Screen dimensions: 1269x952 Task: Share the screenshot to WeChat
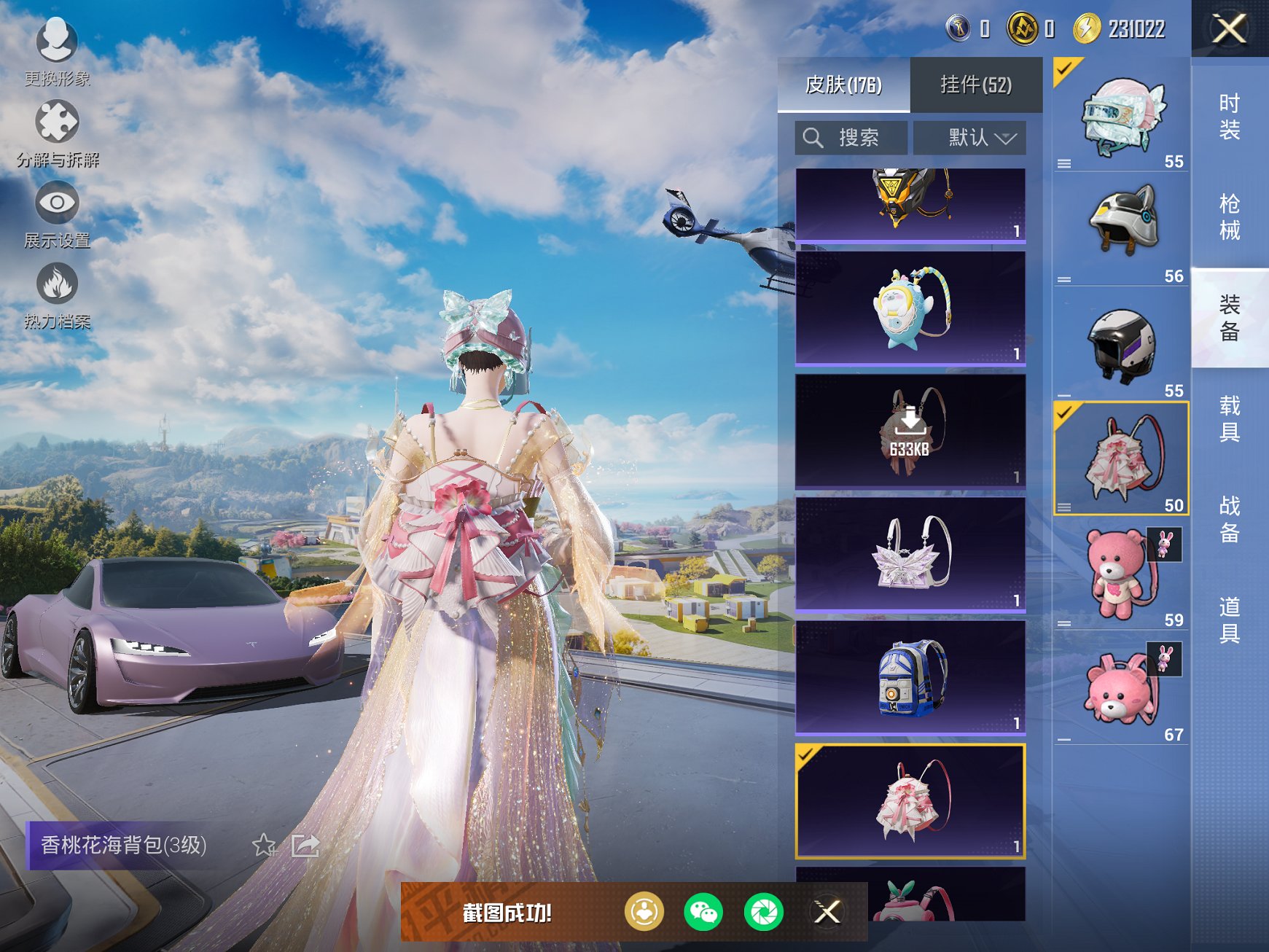tap(703, 912)
